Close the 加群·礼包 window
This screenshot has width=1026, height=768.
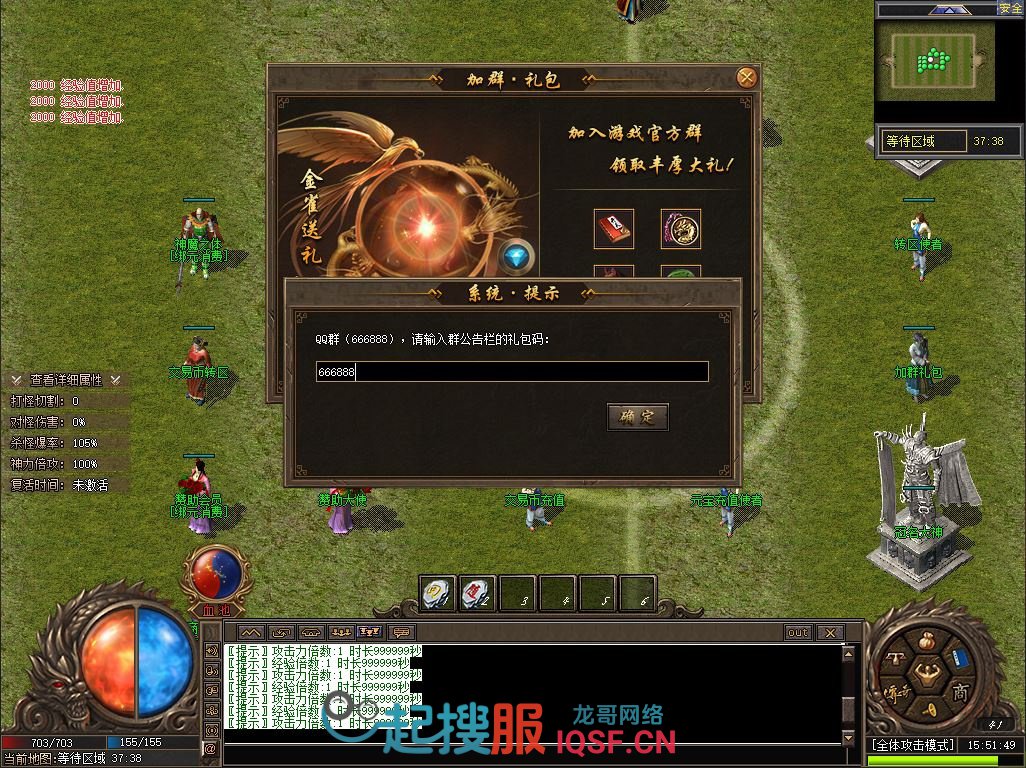click(746, 77)
